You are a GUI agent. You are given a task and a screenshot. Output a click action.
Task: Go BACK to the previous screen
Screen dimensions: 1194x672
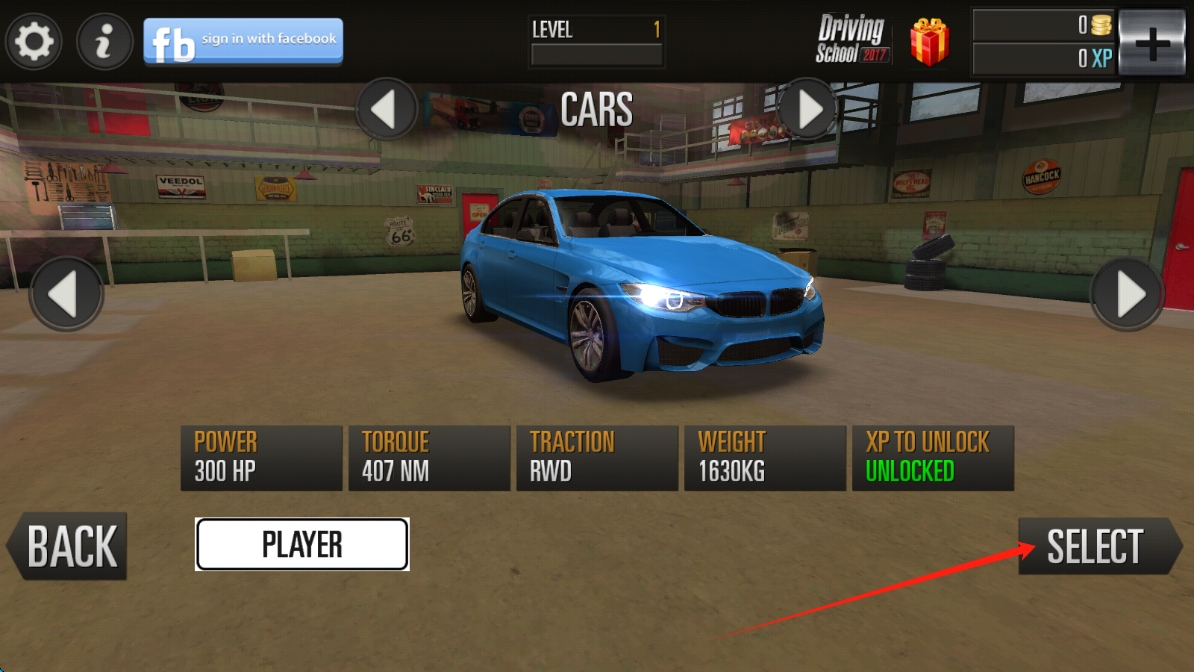pos(68,546)
